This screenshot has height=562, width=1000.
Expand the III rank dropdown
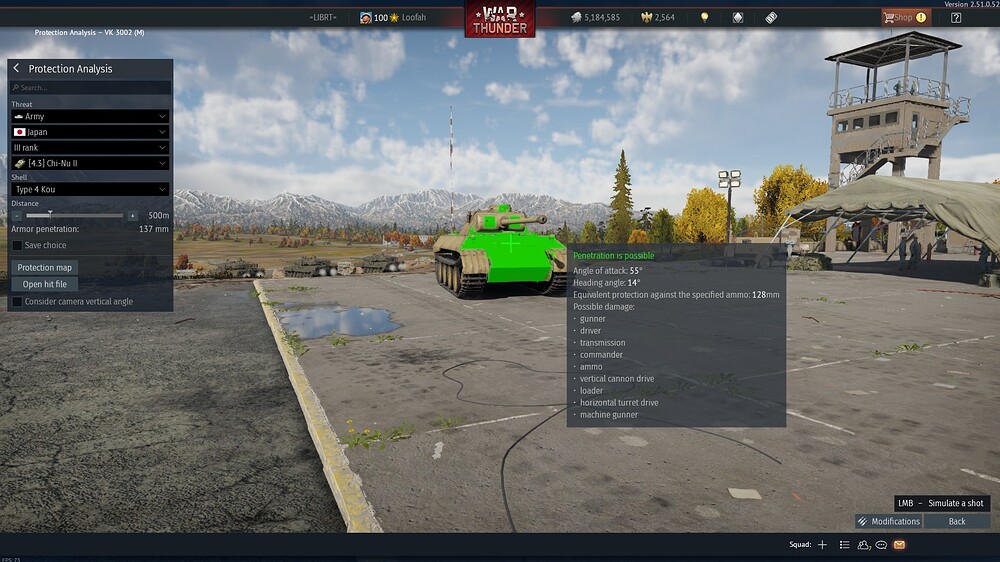[90, 148]
